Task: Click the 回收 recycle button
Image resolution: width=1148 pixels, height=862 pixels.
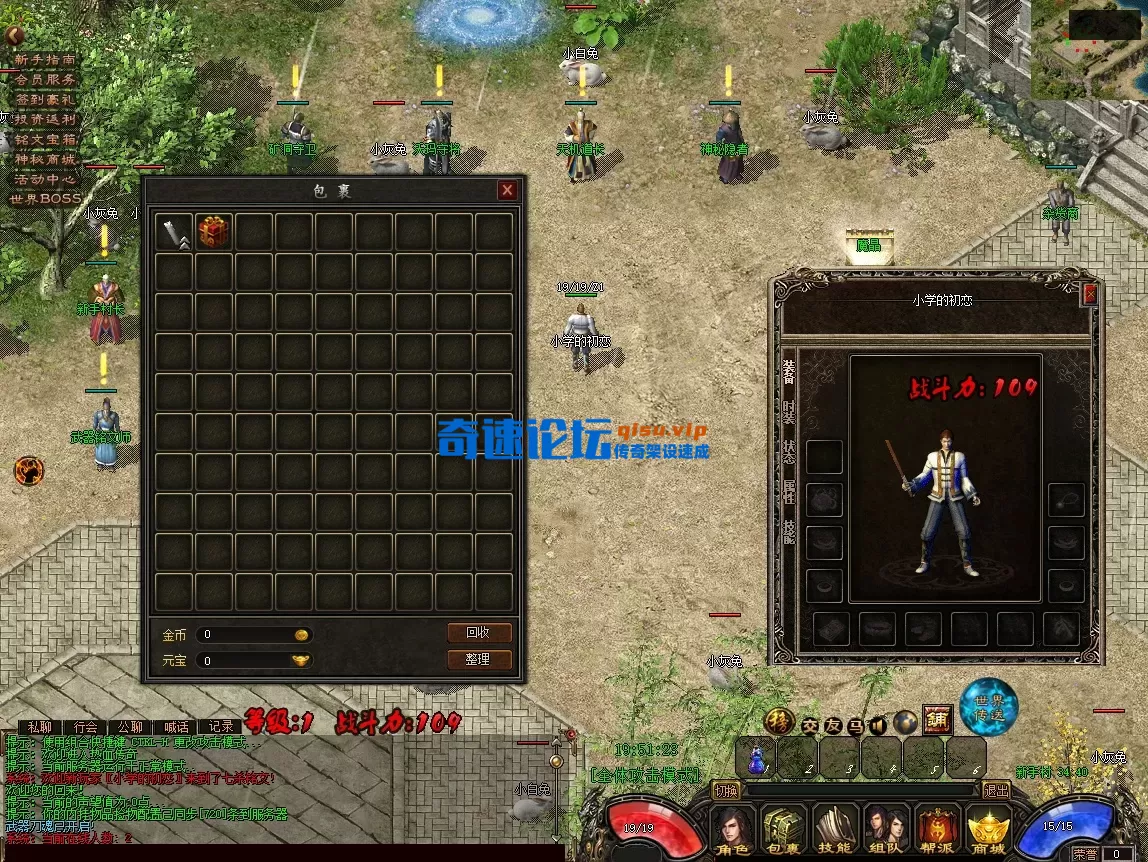Action: tap(479, 633)
